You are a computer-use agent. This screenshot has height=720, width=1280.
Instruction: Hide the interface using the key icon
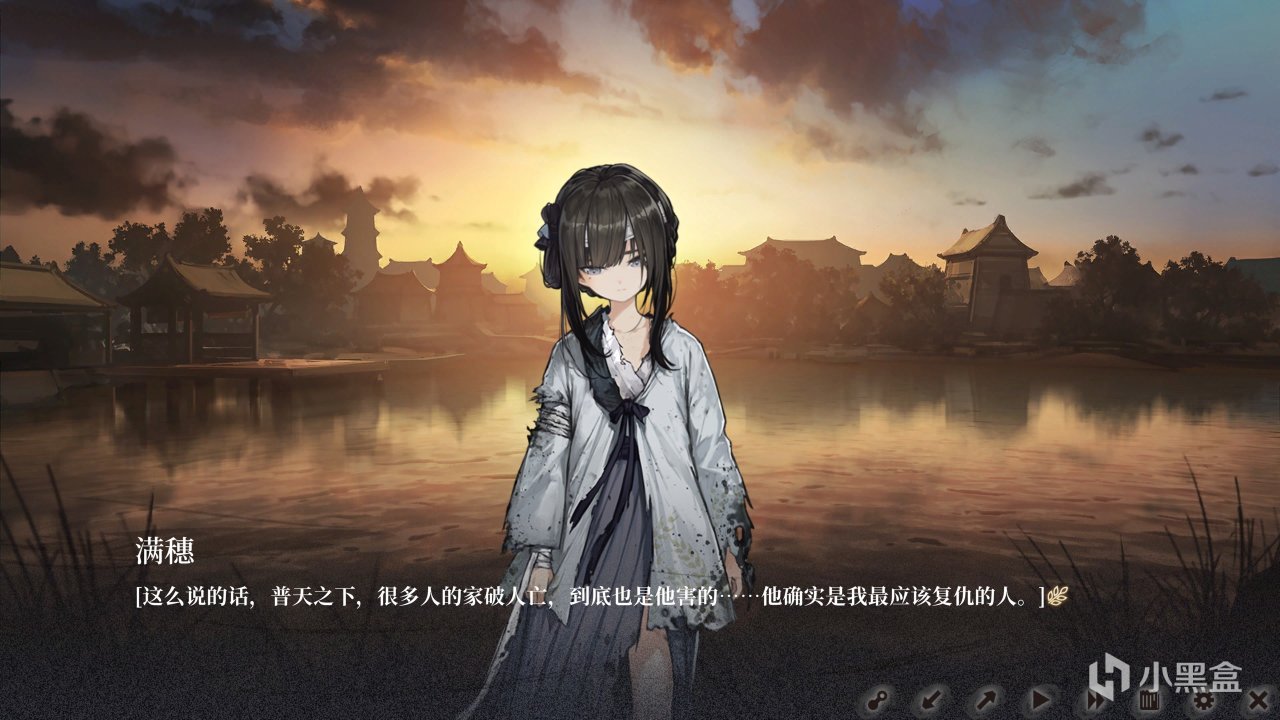[x=880, y=700]
